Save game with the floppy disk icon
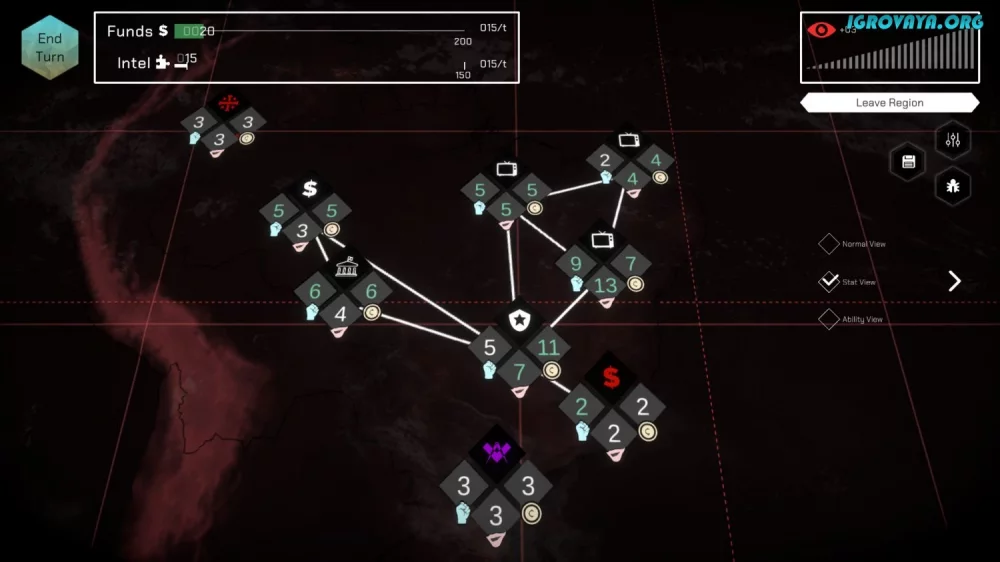The width and height of the screenshot is (1000, 562). (909, 162)
